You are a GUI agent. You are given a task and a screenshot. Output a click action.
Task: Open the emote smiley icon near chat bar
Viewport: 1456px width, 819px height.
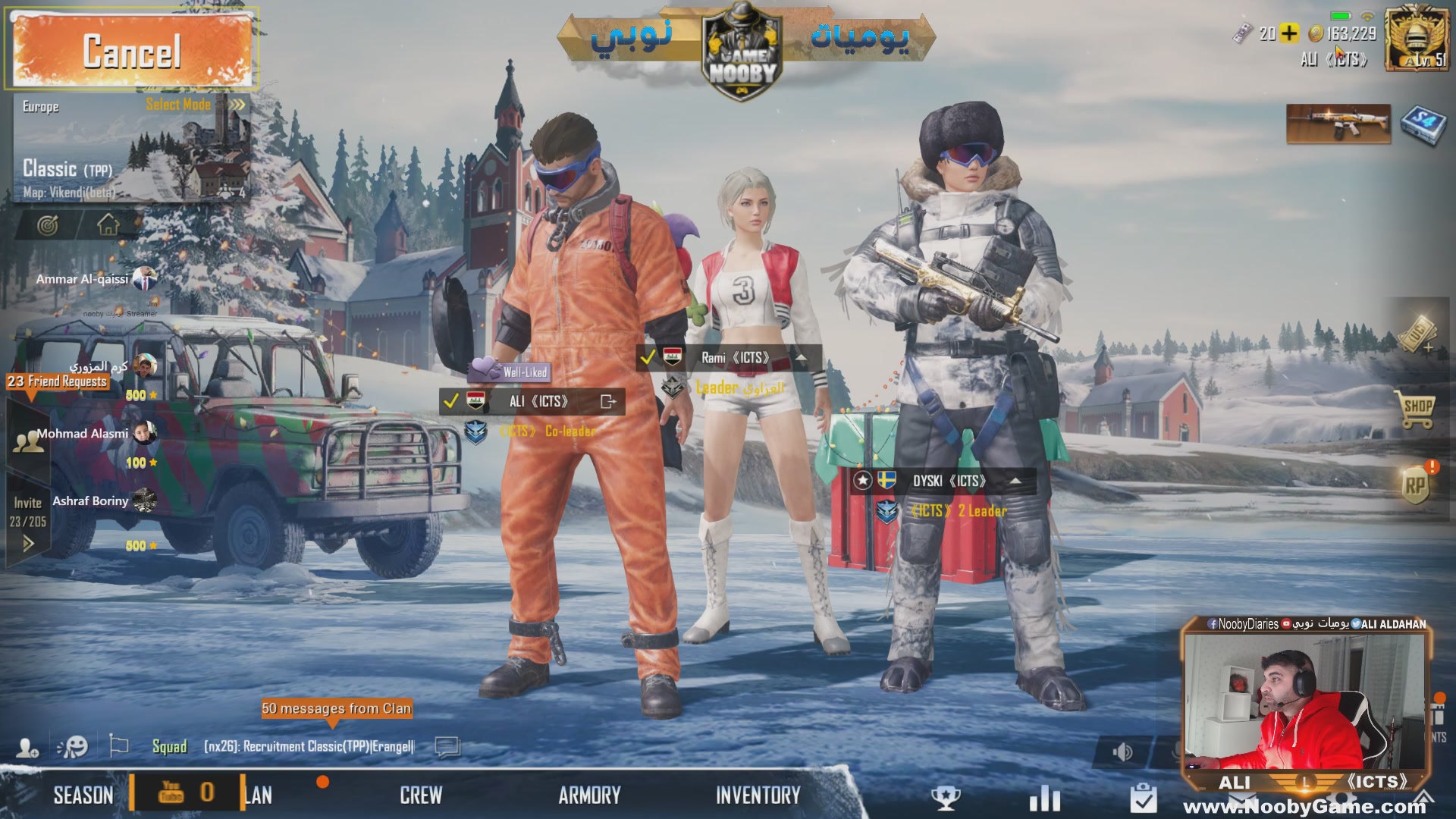point(74,747)
